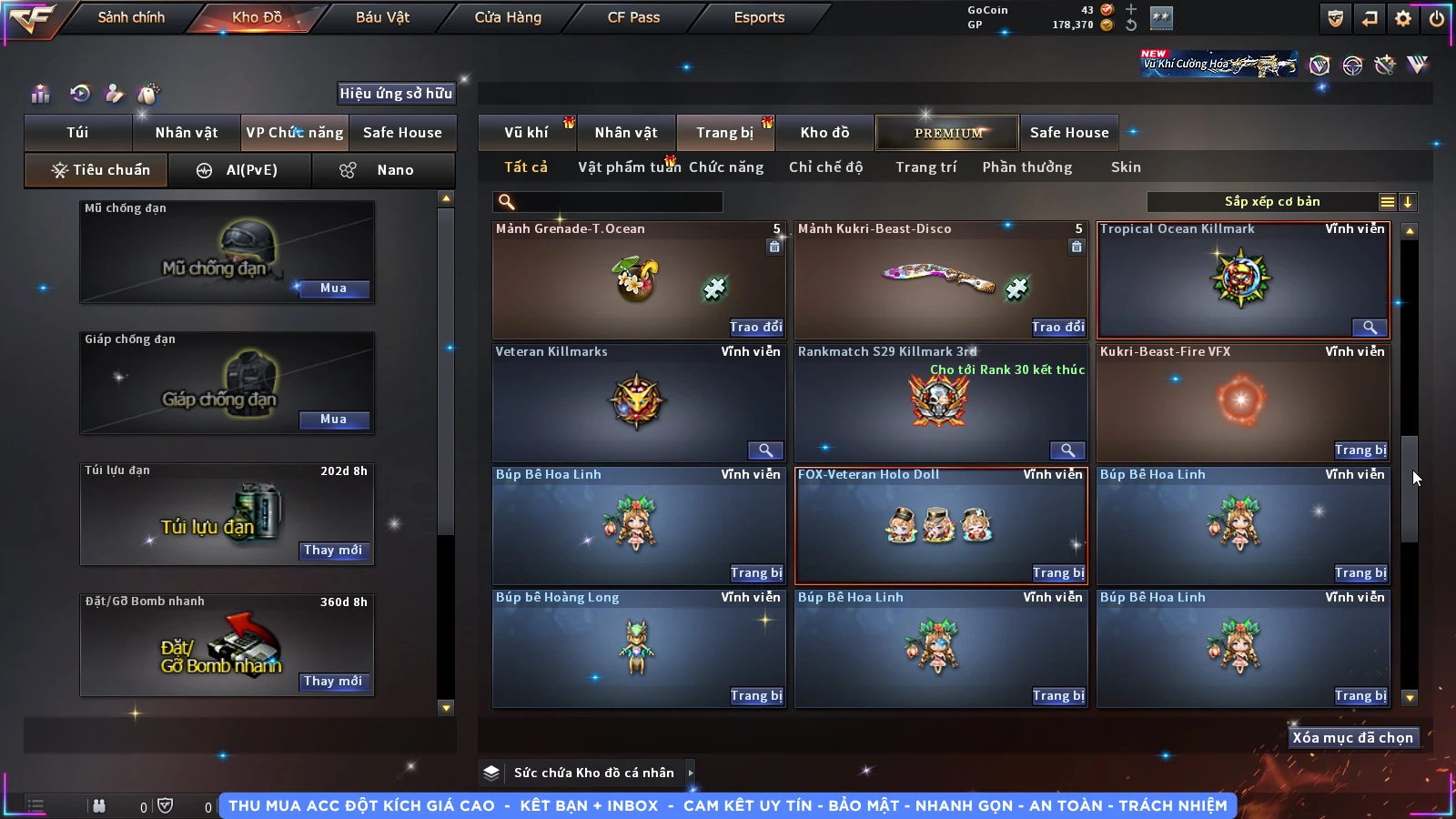Open the Sảnh chính lobby menu
The height and width of the screenshot is (819, 1456).
tap(131, 17)
